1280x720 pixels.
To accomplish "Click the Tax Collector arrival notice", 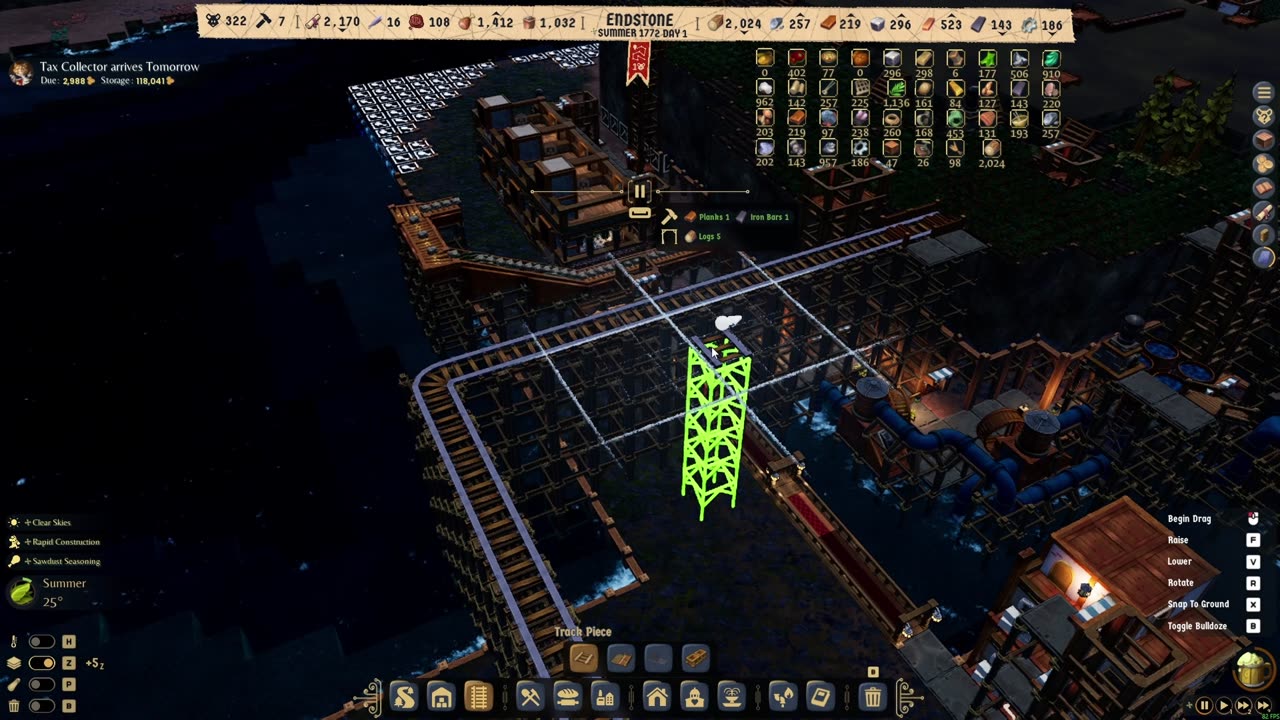I will click(119, 67).
